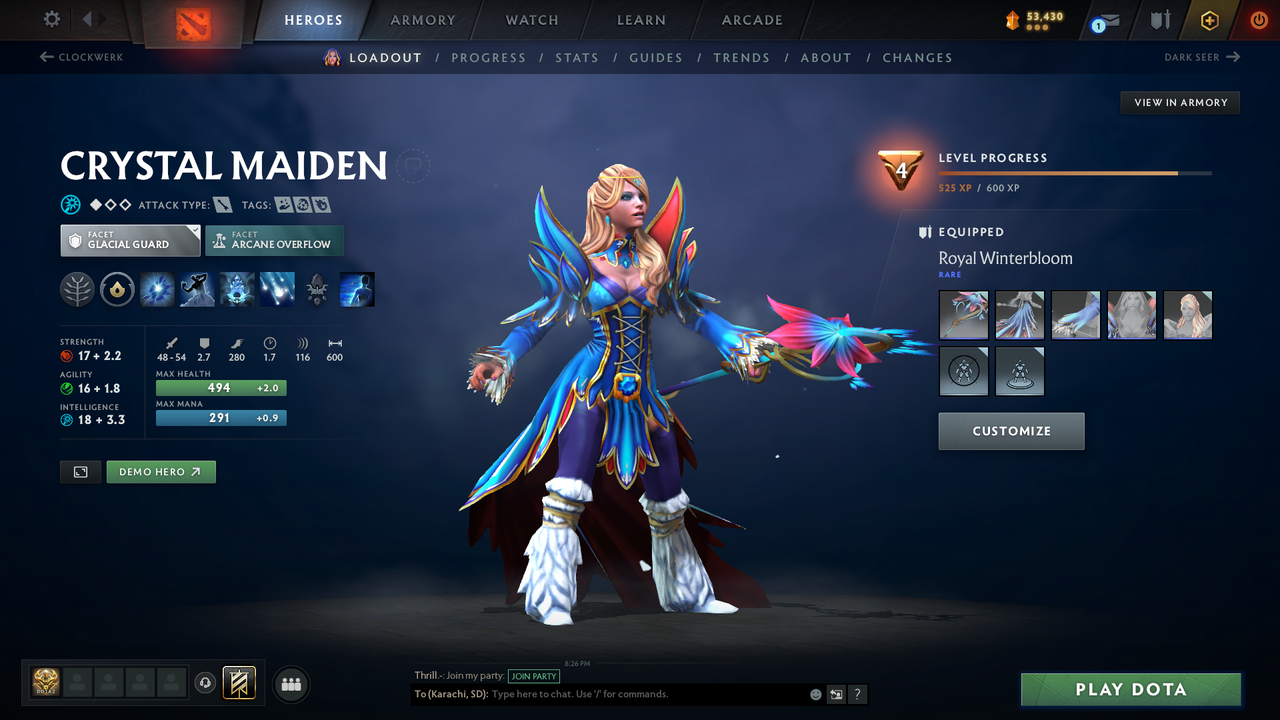Toggle the guild banner icon

tap(240, 684)
